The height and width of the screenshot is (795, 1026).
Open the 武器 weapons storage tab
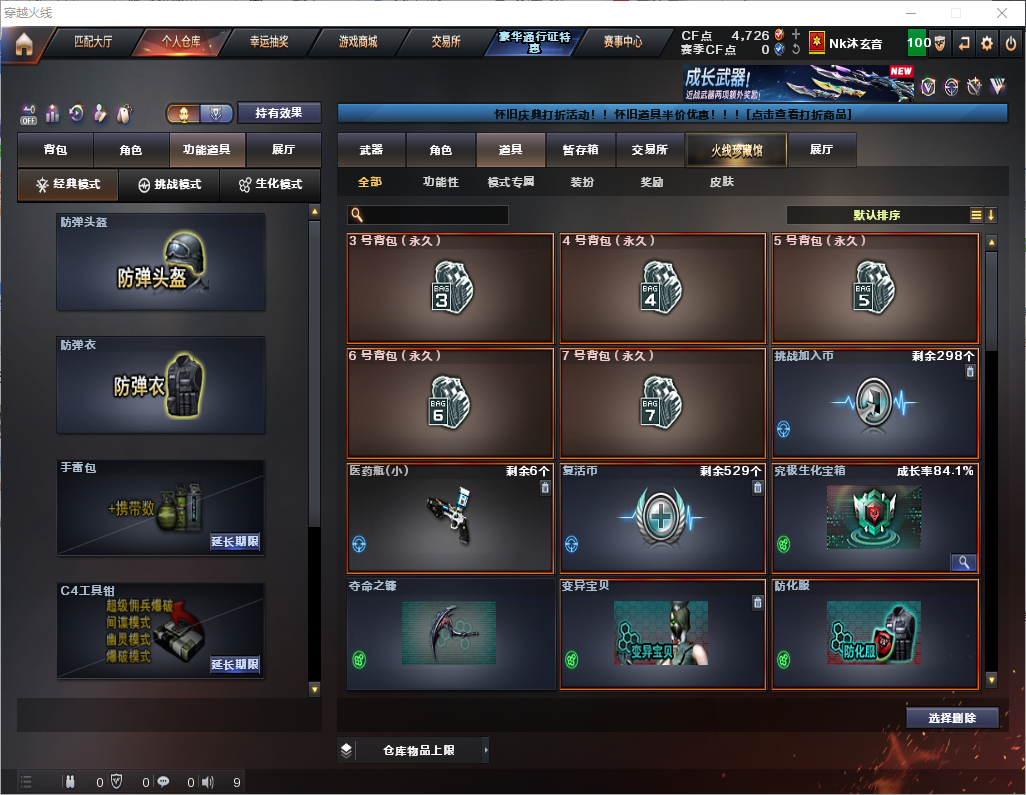371,150
